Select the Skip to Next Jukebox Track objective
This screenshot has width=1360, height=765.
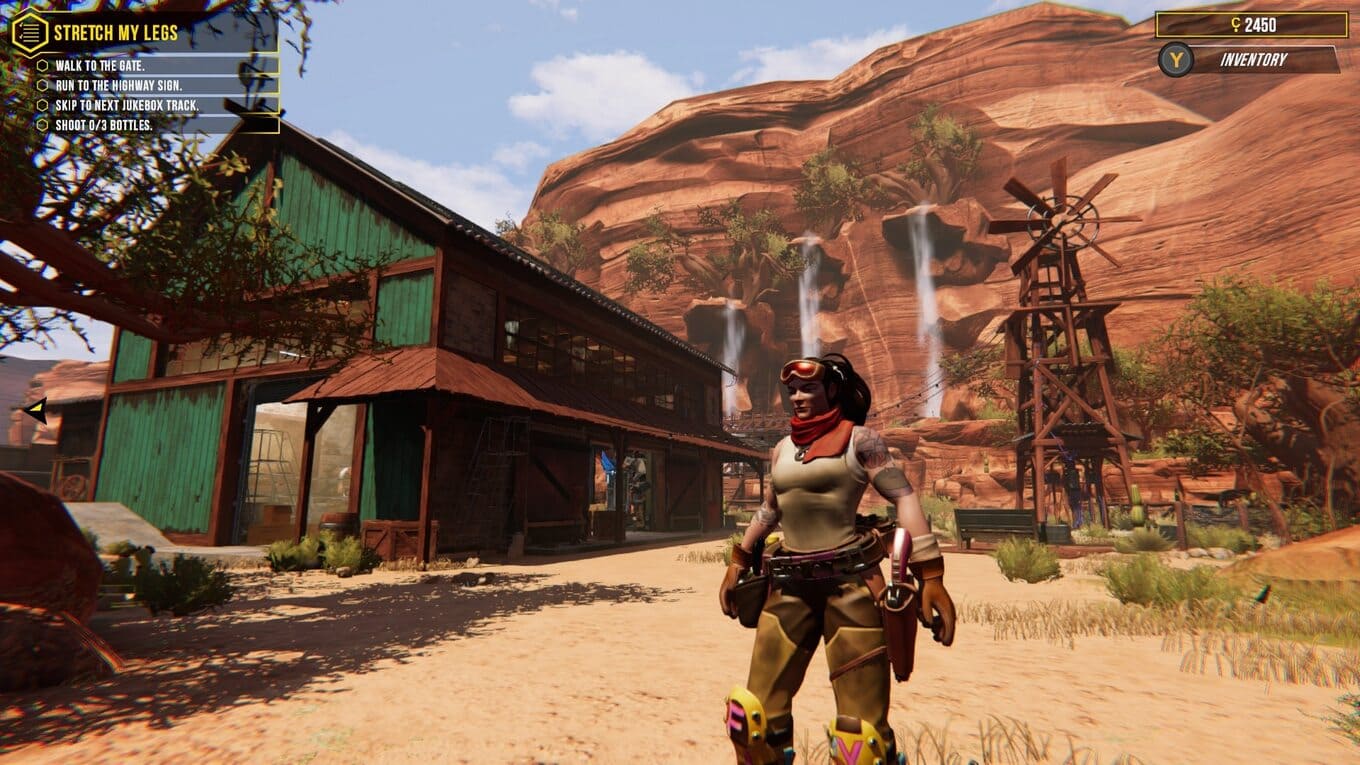click(x=126, y=105)
